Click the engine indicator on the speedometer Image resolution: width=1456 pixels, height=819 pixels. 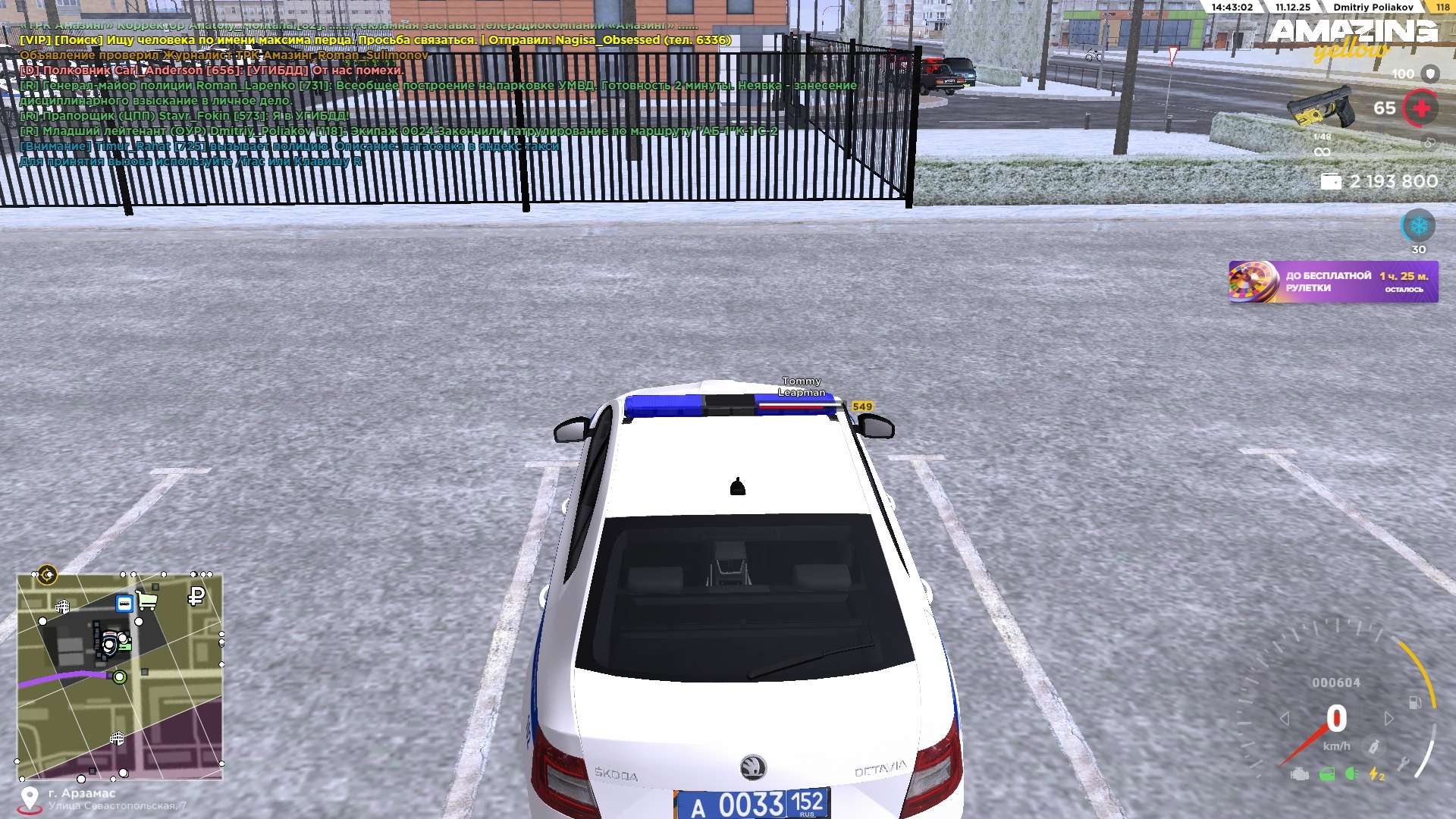1300,774
